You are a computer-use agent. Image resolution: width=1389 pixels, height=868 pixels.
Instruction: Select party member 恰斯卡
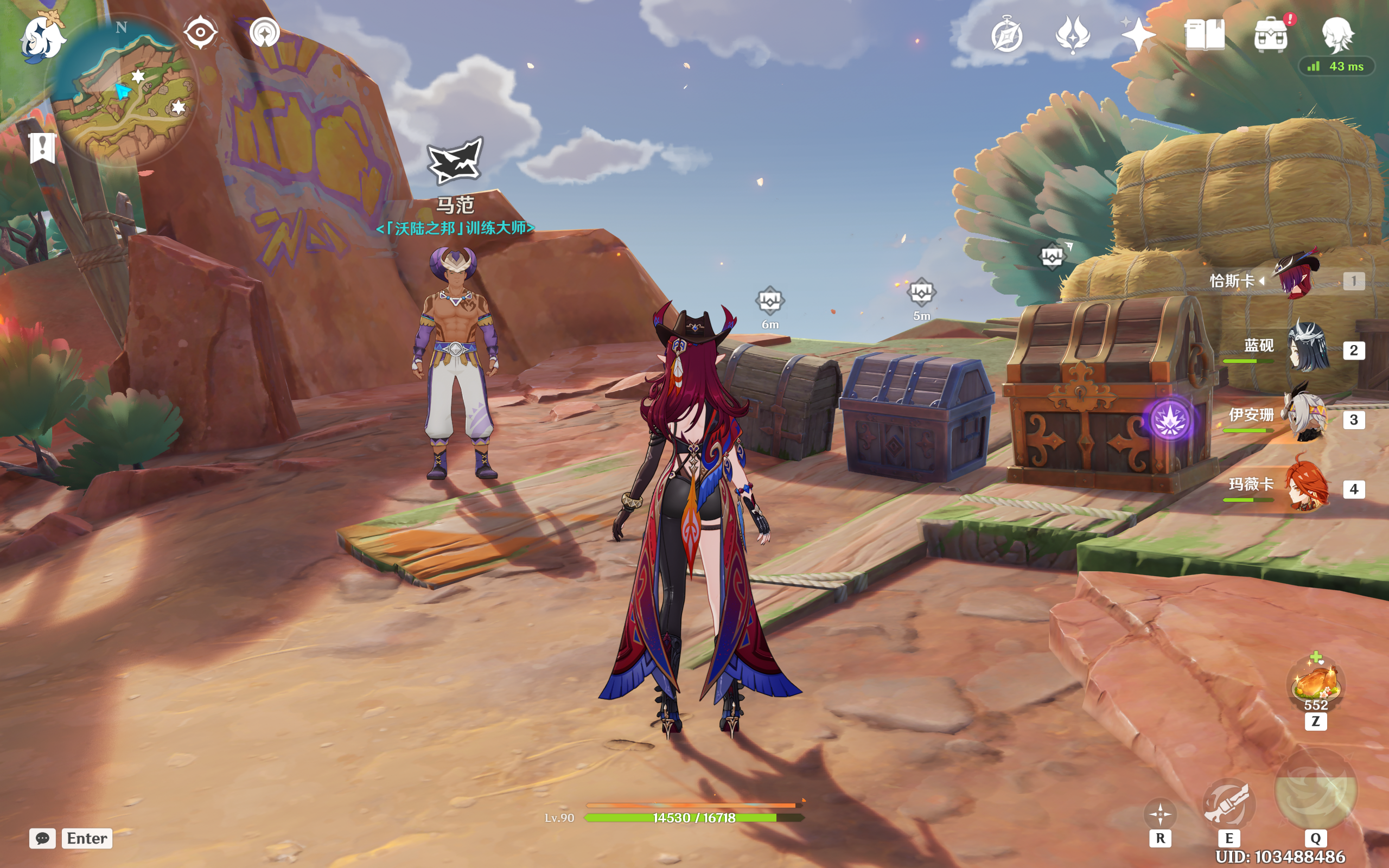(x=1296, y=279)
